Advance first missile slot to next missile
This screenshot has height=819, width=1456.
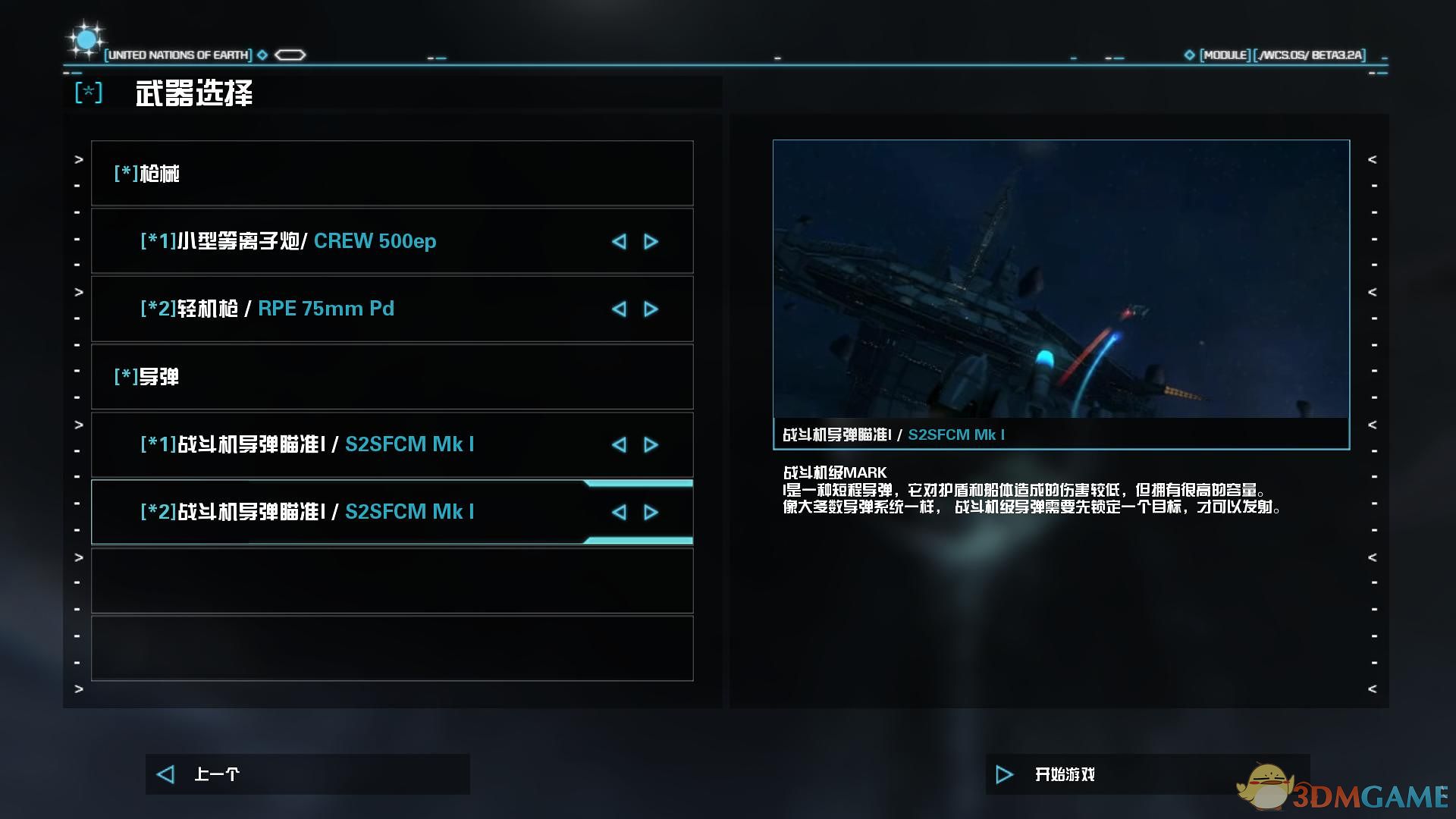(x=651, y=444)
